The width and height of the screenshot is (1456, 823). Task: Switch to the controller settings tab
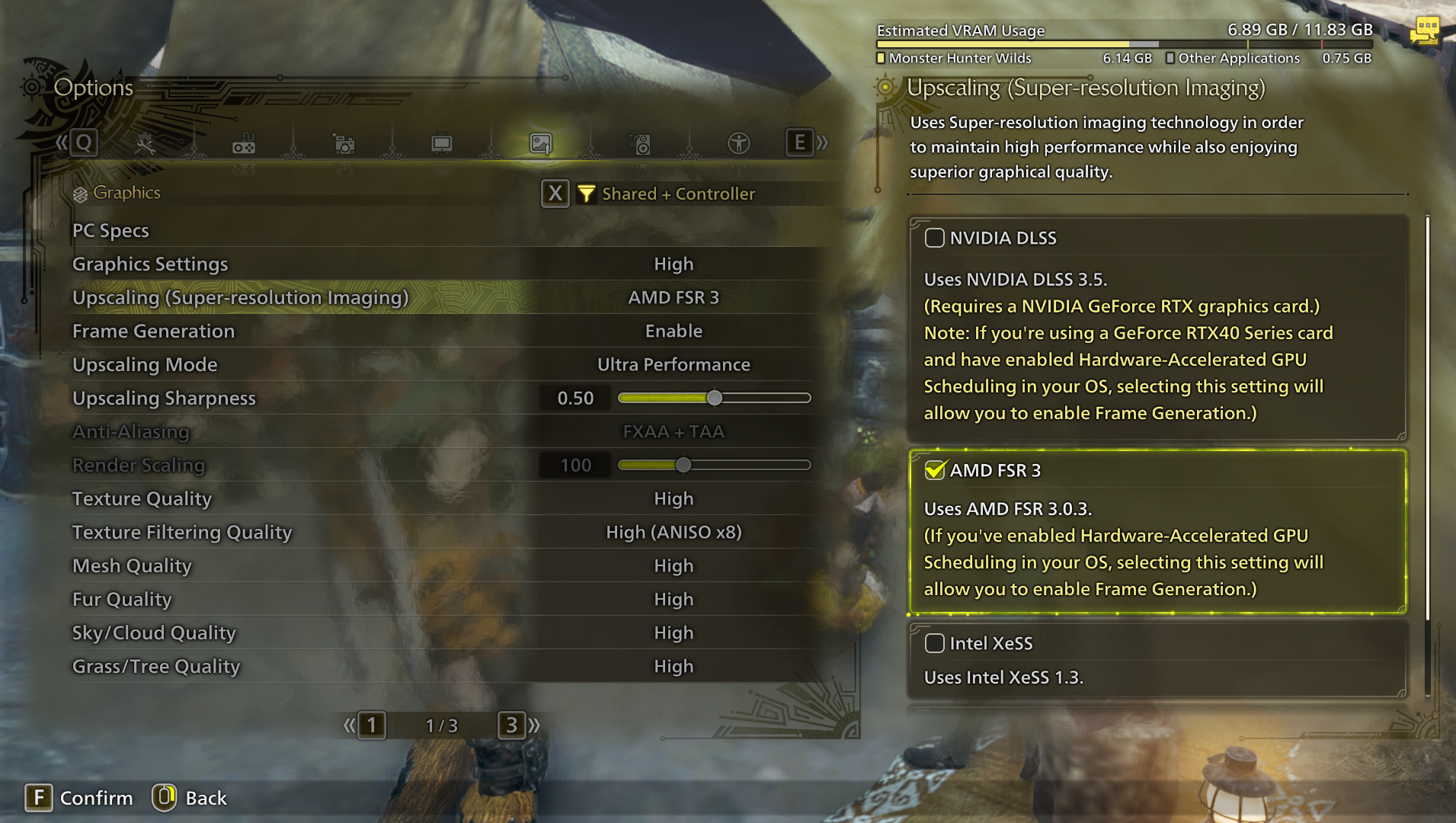tap(244, 143)
